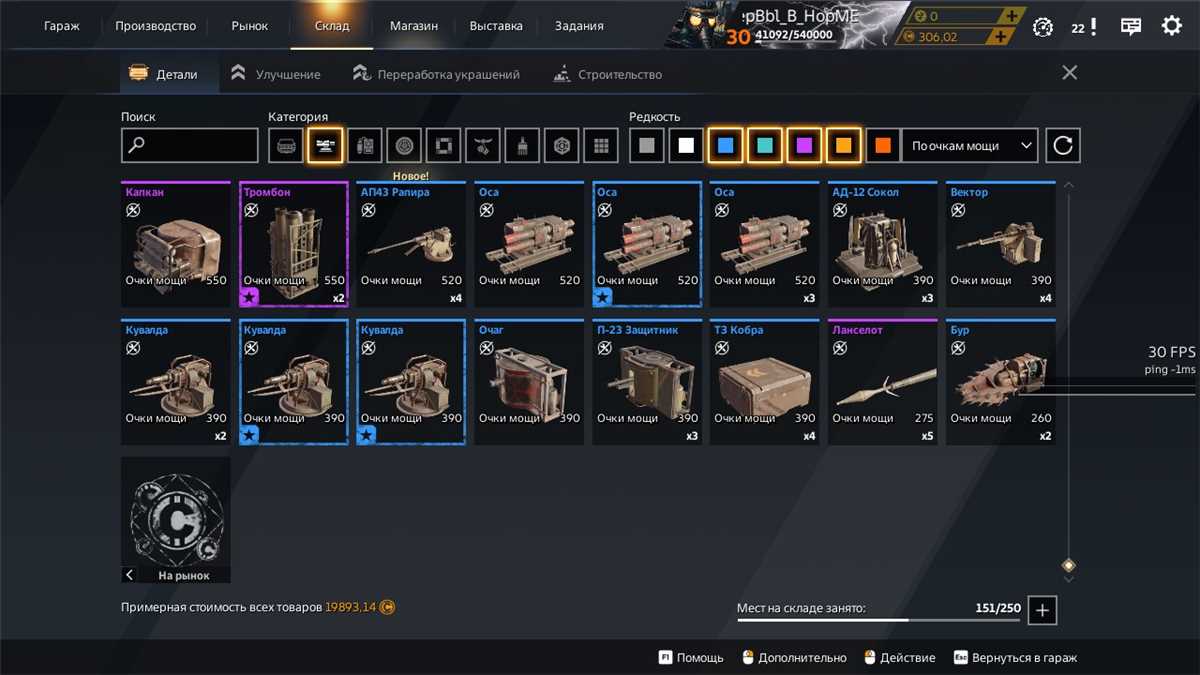1200x675 pixels.
Task: Click the Поиск search field
Action: (190, 146)
